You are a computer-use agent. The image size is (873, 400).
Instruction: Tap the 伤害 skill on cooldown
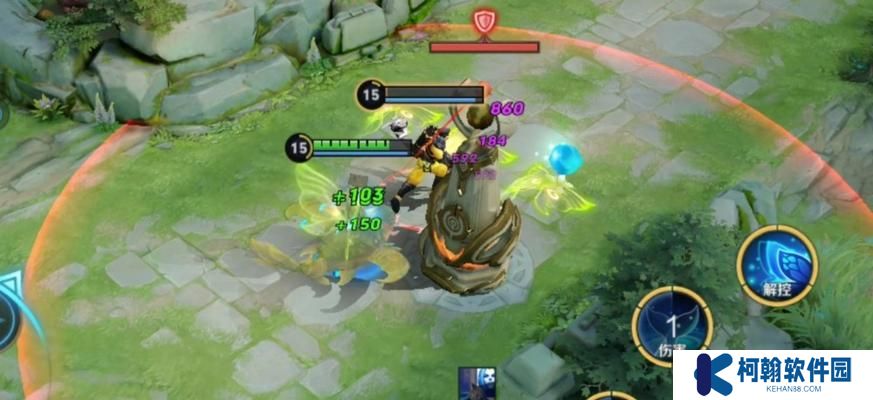[671, 325]
